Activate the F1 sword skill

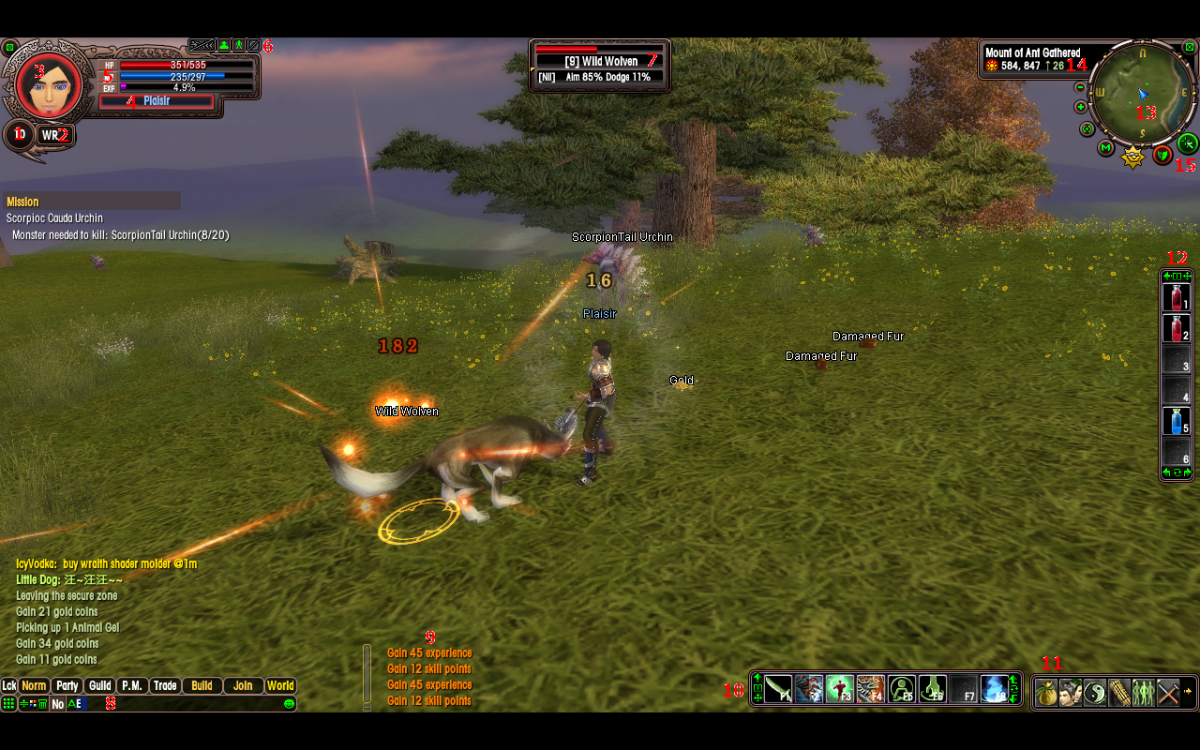coord(778,689)
